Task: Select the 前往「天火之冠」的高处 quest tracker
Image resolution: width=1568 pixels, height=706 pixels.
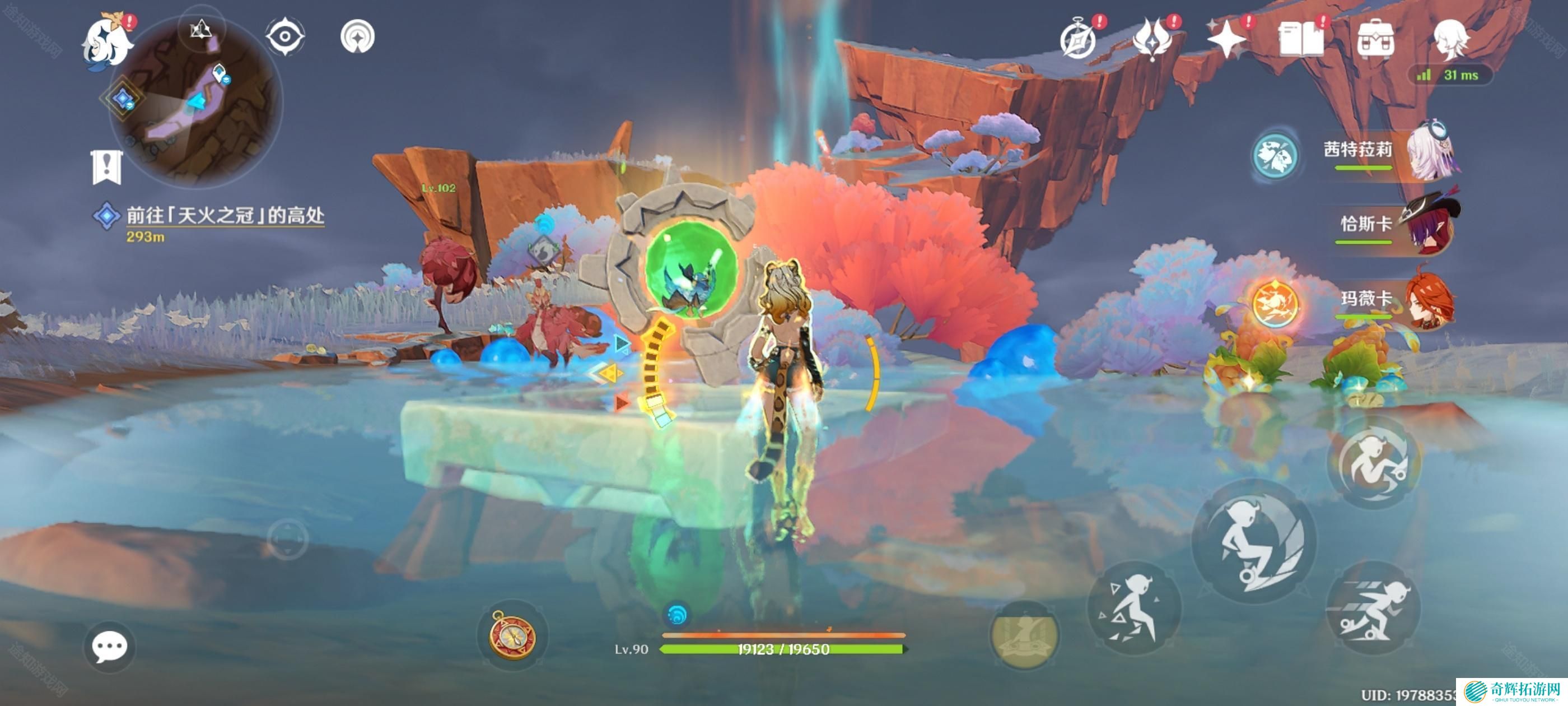Action: pyautogui.click(x=225, y=216)
